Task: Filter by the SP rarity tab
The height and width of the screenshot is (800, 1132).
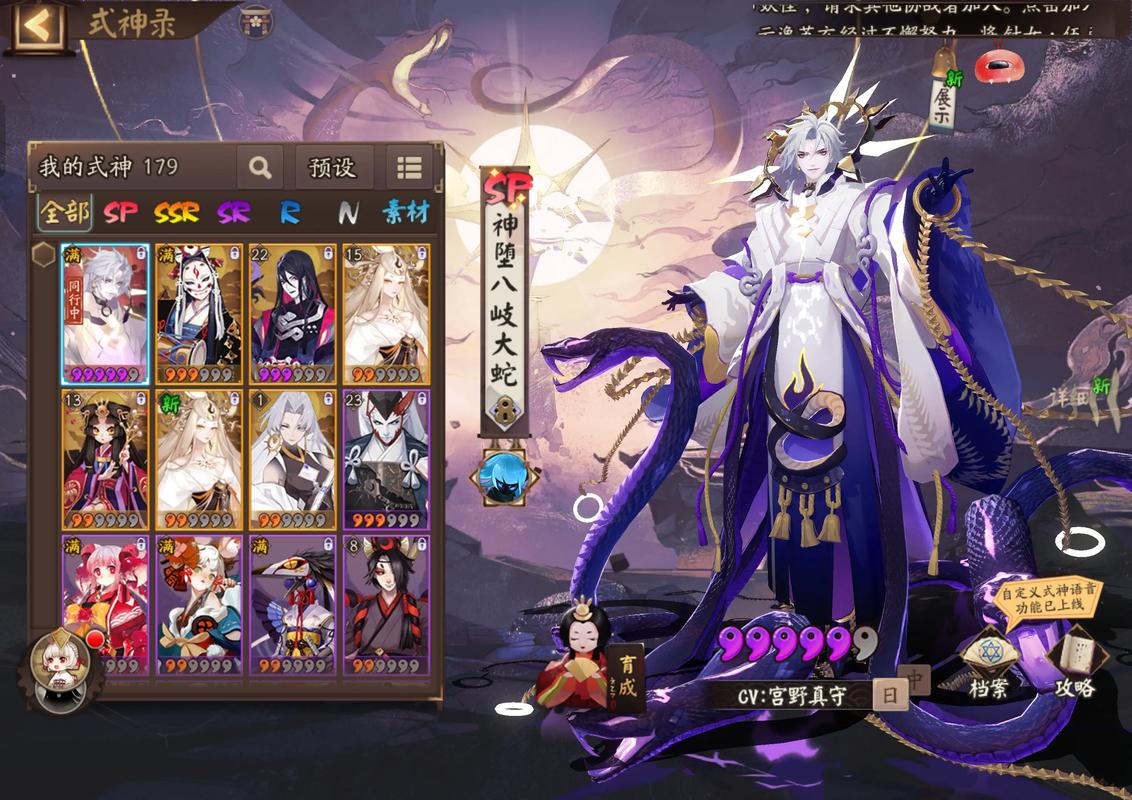Action: click(x=121, y=212)
